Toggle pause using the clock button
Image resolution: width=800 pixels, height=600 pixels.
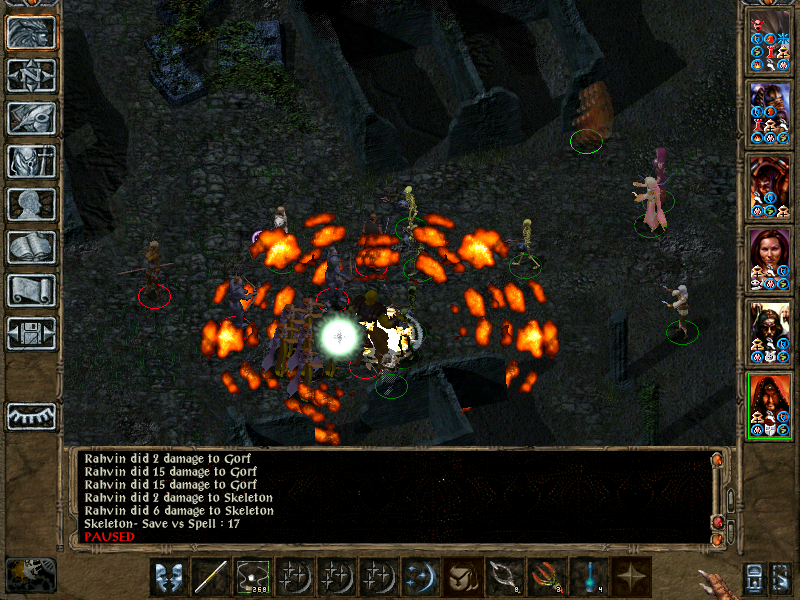pyautogui.click(x=30, y=575)
